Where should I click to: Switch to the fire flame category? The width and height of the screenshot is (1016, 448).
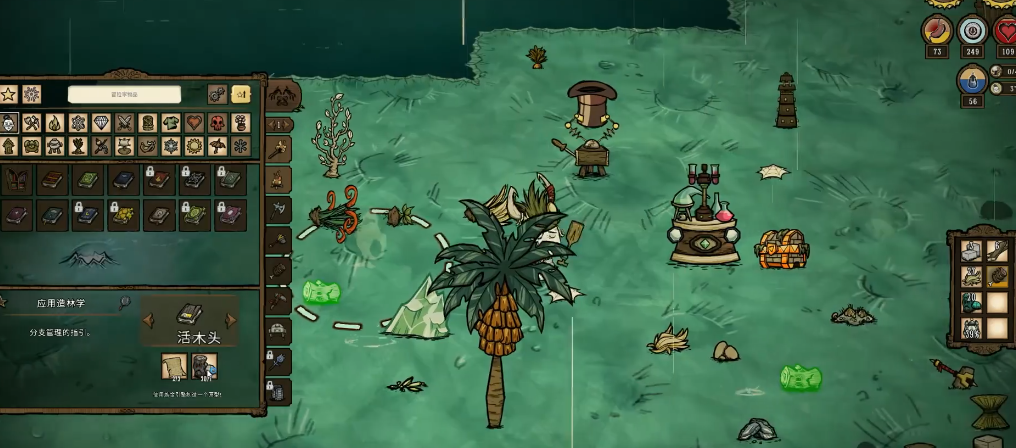tap(55, 123)
